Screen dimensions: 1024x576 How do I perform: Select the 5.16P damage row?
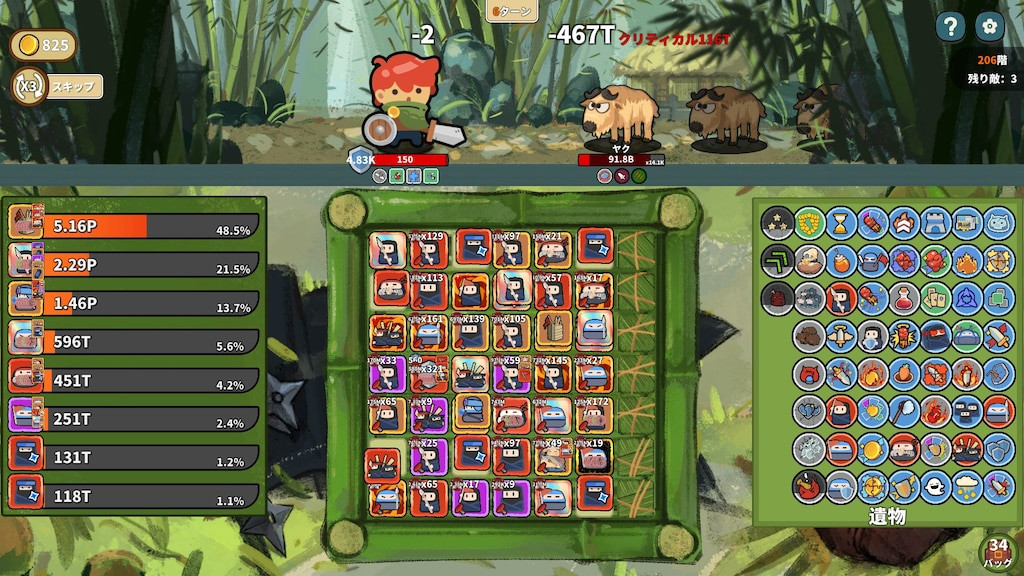[x=134, y=226]
